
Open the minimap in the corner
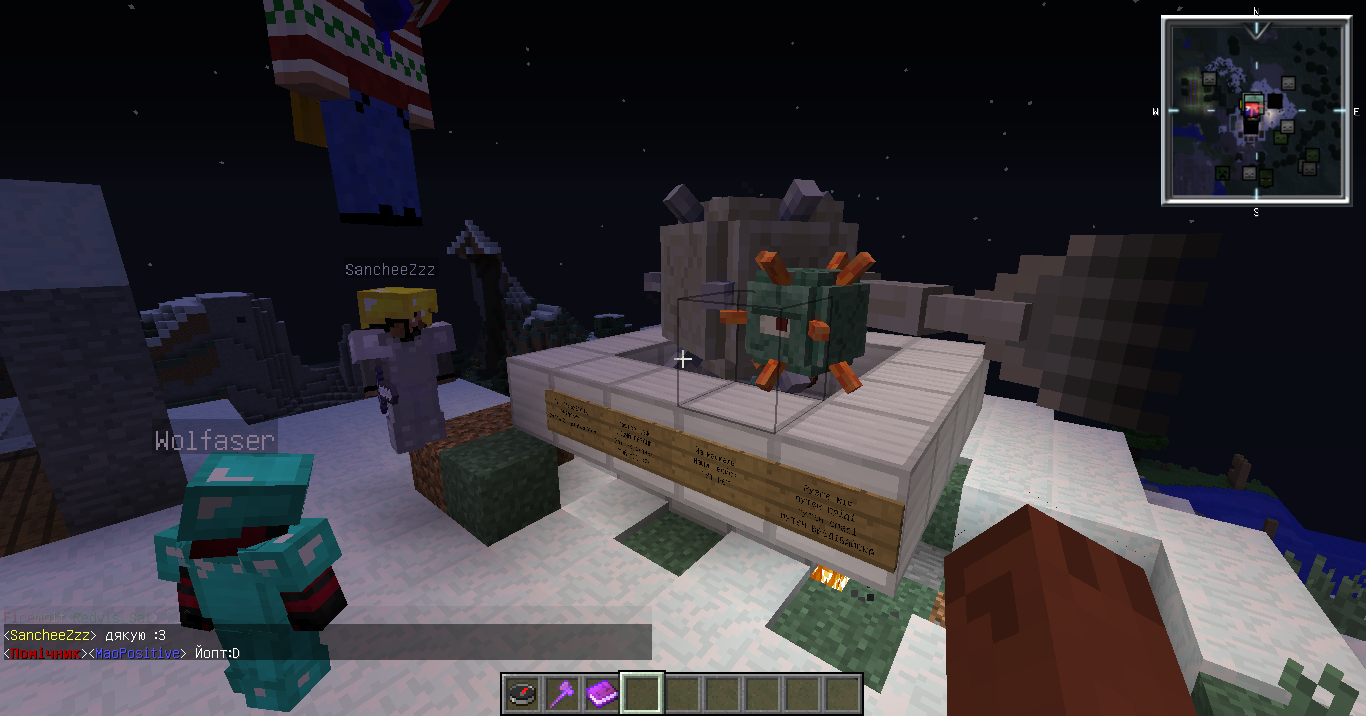(x=1256, y=110)
